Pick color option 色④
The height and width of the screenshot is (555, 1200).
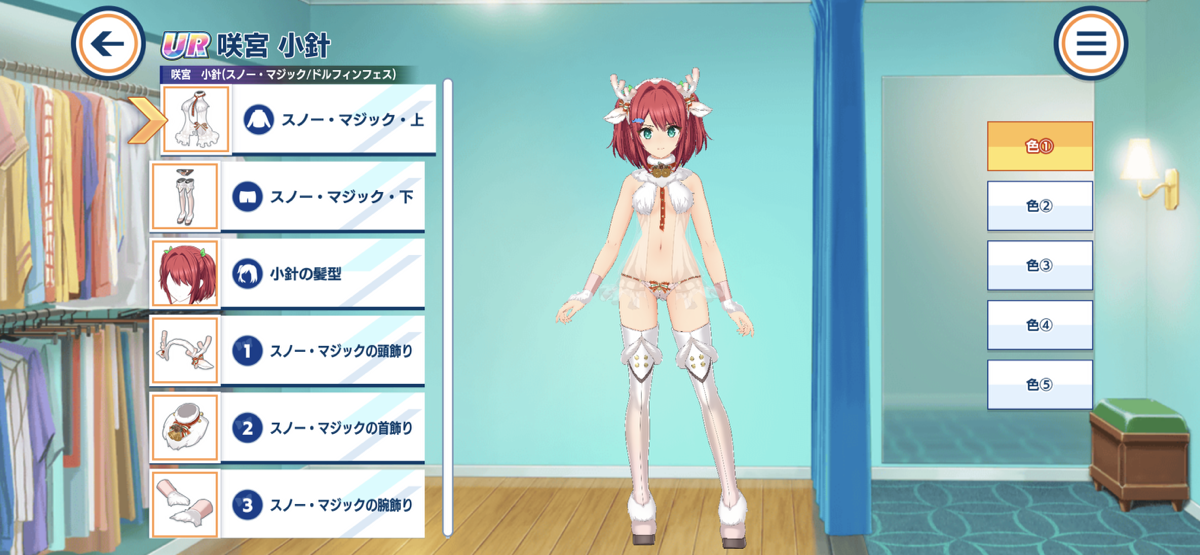tap(1039, 325)
